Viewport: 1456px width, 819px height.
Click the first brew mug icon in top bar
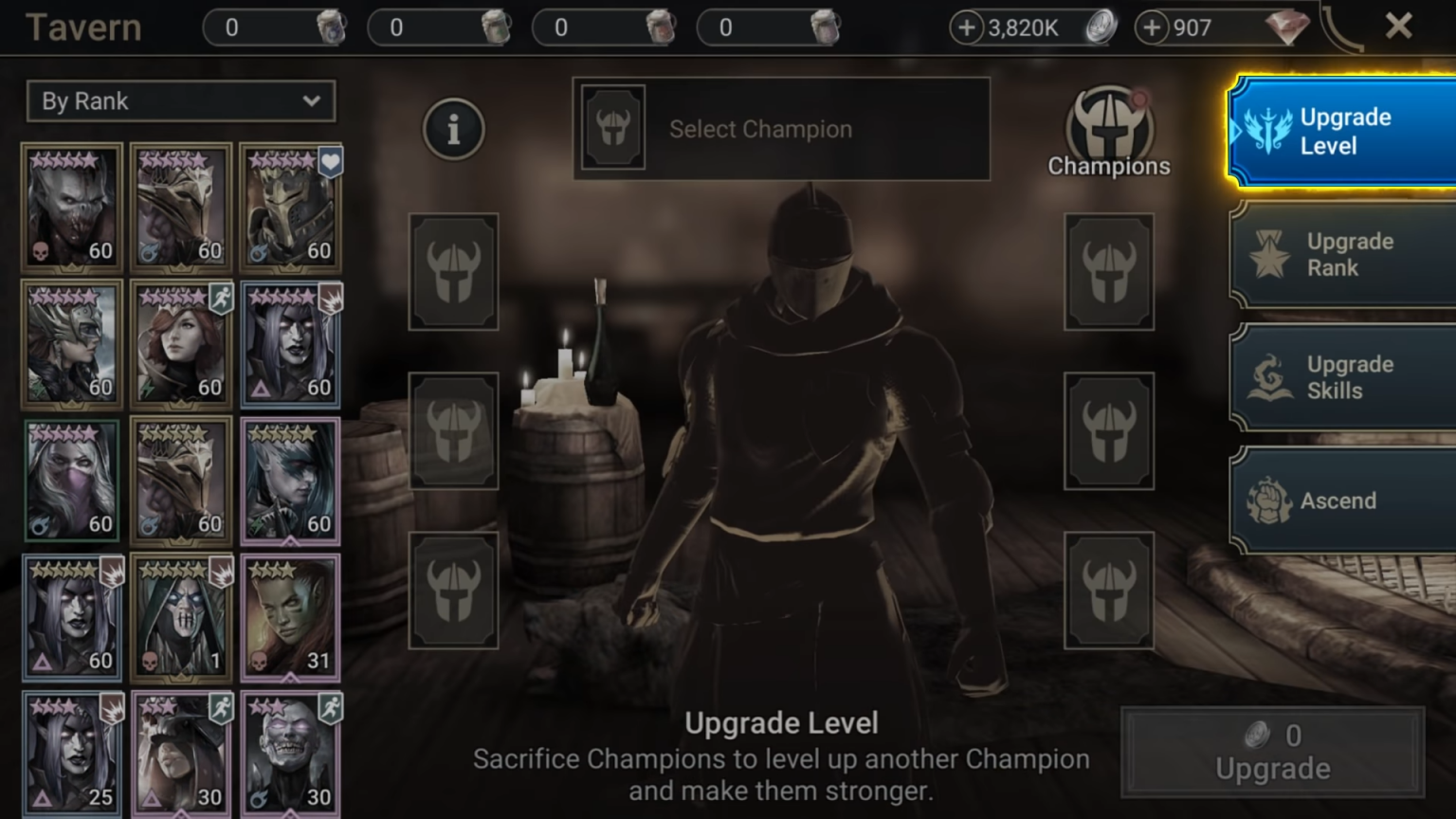(331, 27)
